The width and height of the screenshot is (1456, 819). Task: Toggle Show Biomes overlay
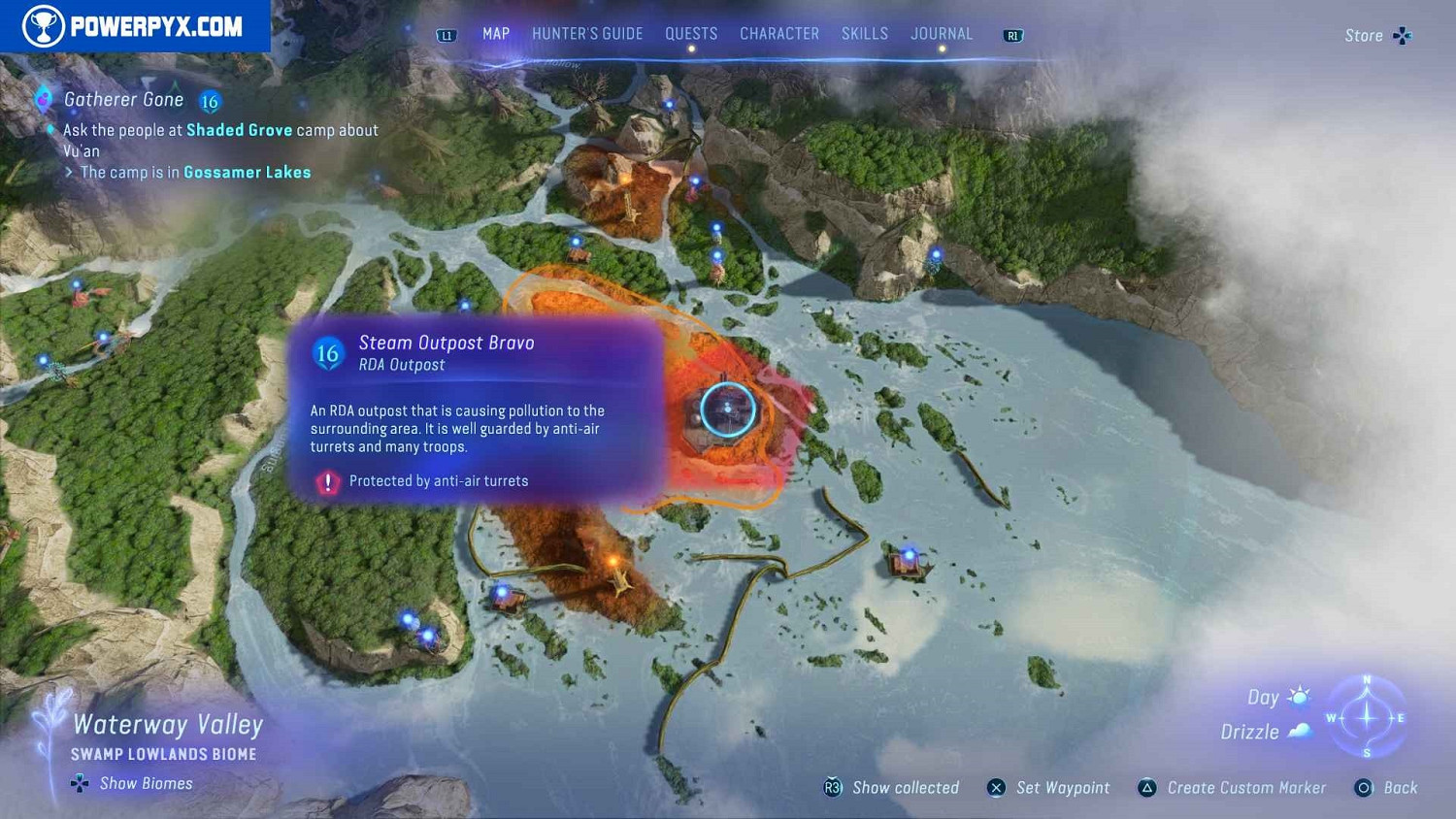pos(133,783)
